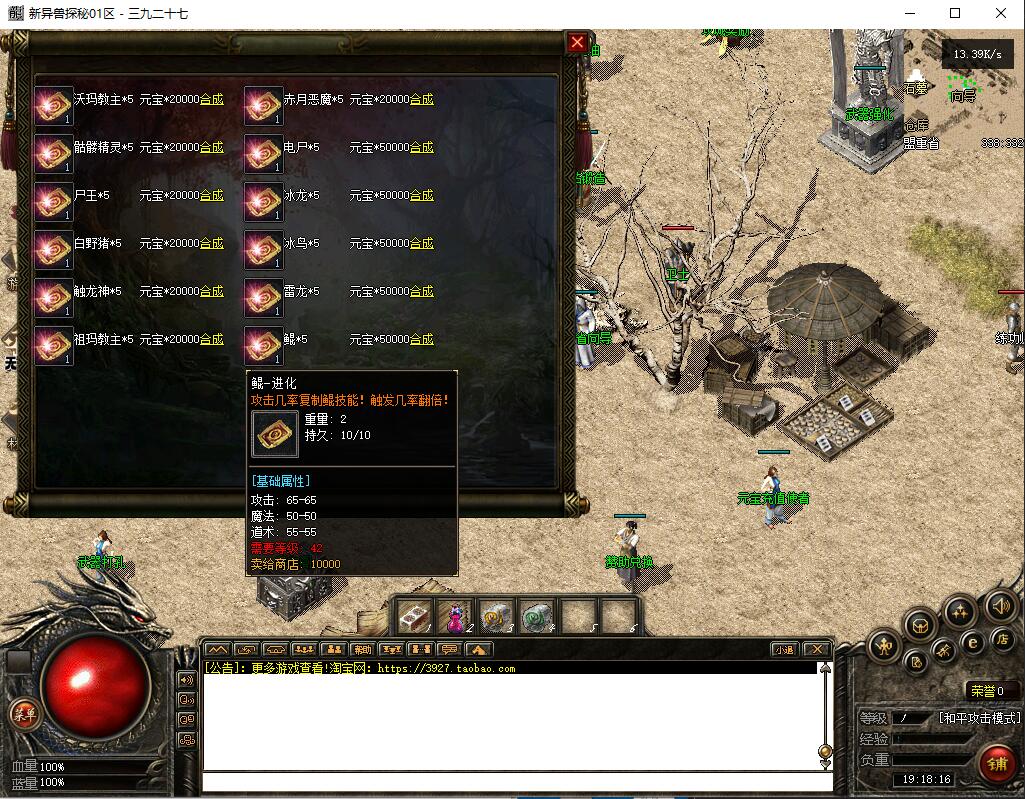Viewport: 1025px width, 799px height.
Task: Click the 小退 logout button
Action: [x=784, y=649]
